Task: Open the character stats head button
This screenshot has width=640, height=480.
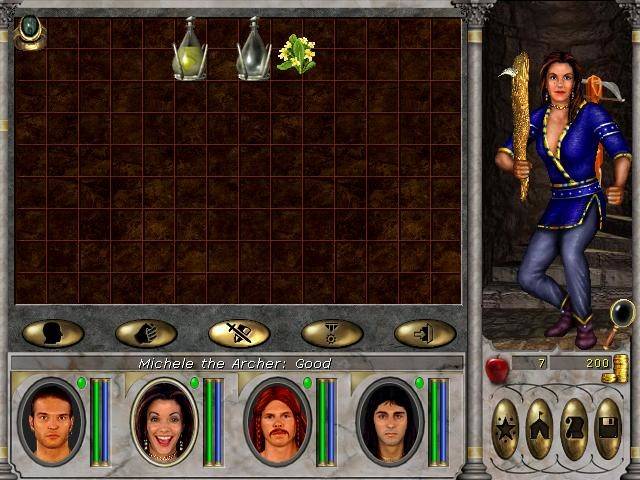Action: coord(53,333)
